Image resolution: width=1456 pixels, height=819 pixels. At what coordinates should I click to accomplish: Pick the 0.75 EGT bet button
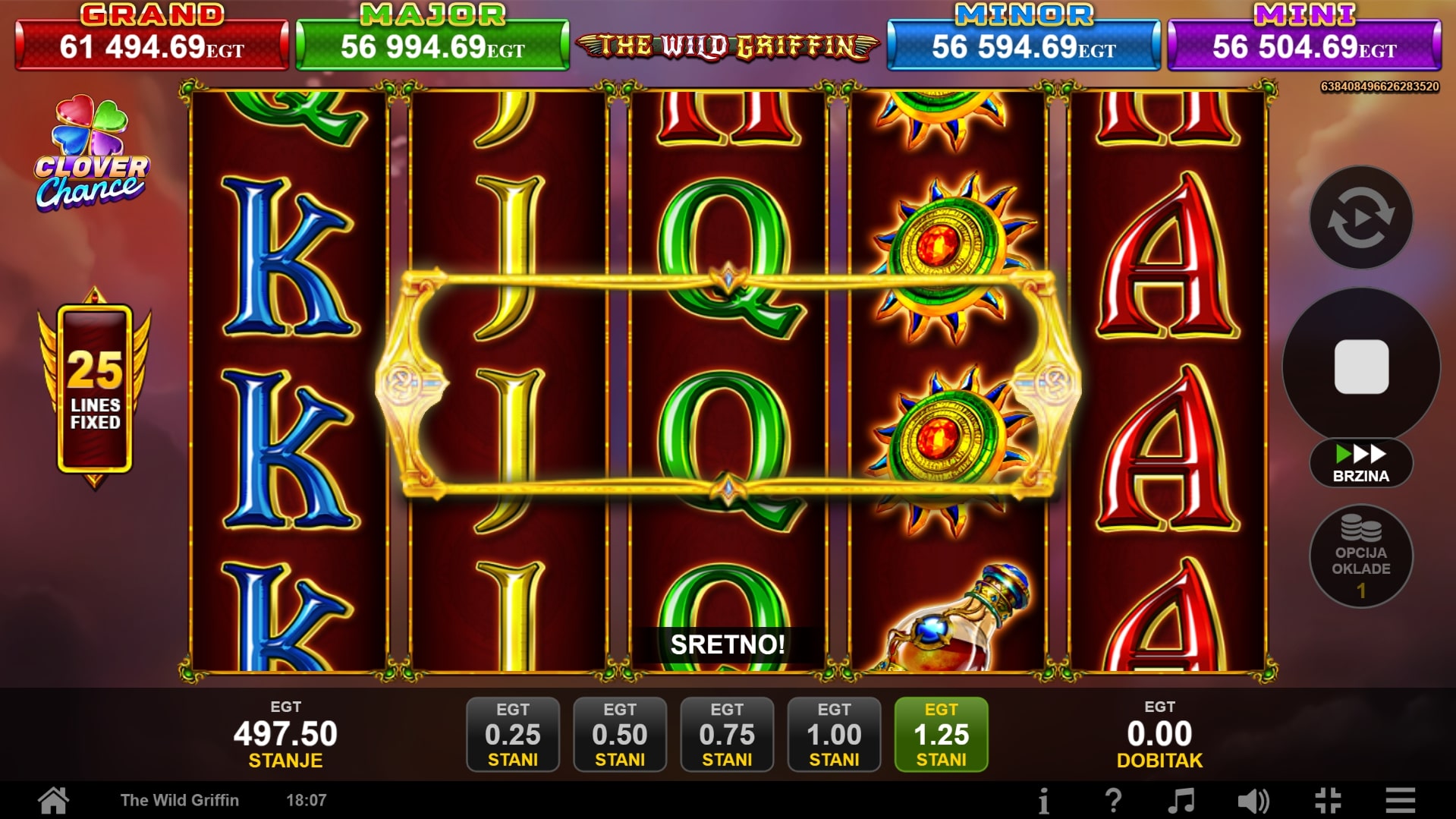pos(727,734)
